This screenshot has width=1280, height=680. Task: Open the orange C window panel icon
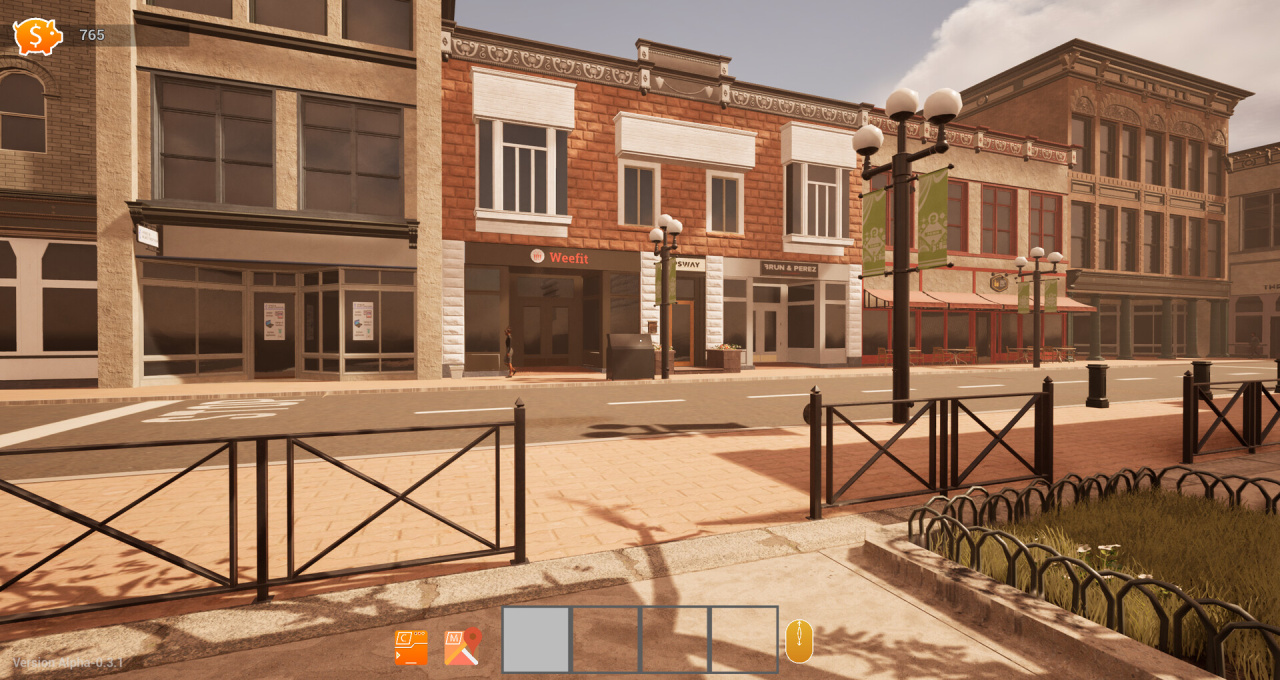(x=411, y=648)
